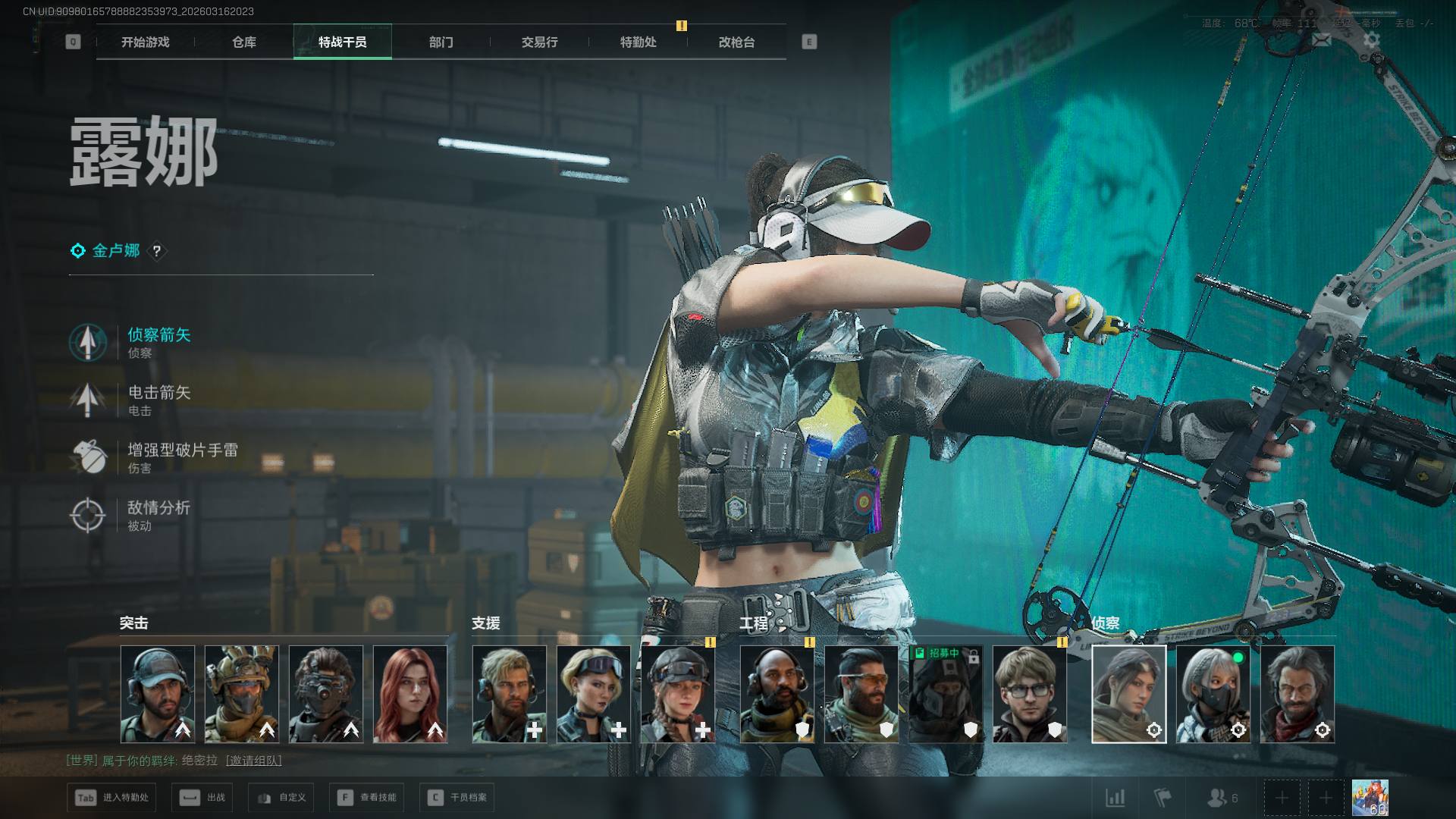The height and width of the screenshot is (819, 1456).
Task: Open the 仓库 tab
Action: [x=243, y=42]
